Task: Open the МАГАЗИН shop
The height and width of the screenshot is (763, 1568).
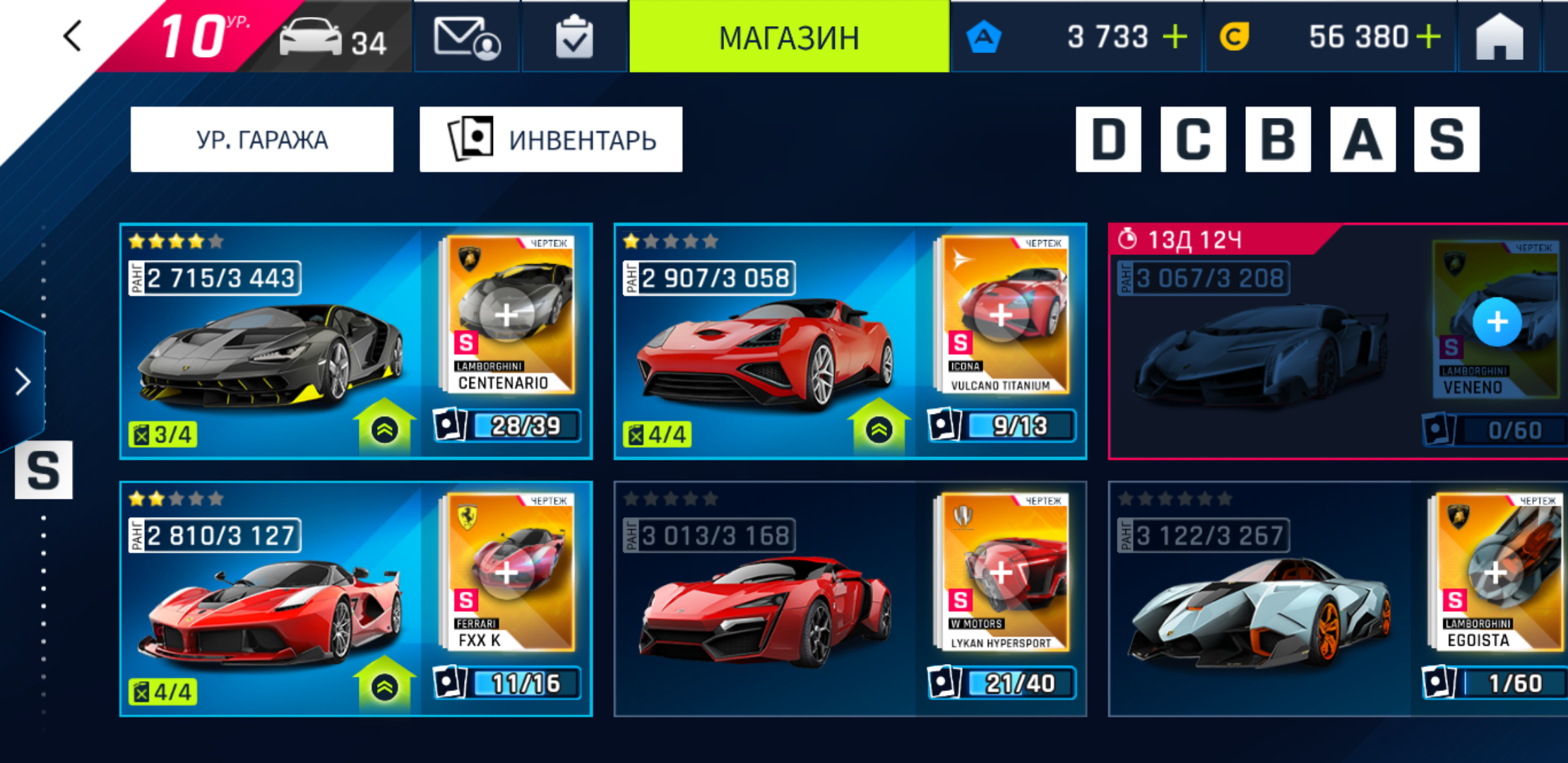Action: tap(789, 37)
